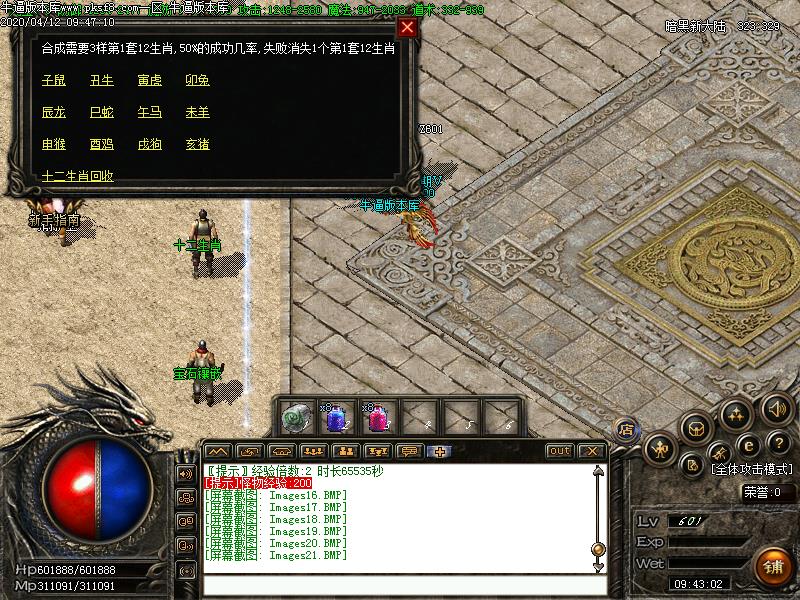Pick the 寅虎 zodiac option
Screen dimensions: 800x600
tap(149, 80)
